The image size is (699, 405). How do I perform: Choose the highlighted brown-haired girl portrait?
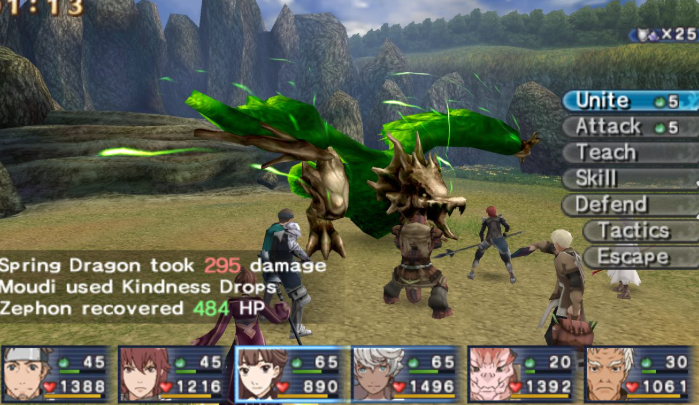click(x=290, y=374)
